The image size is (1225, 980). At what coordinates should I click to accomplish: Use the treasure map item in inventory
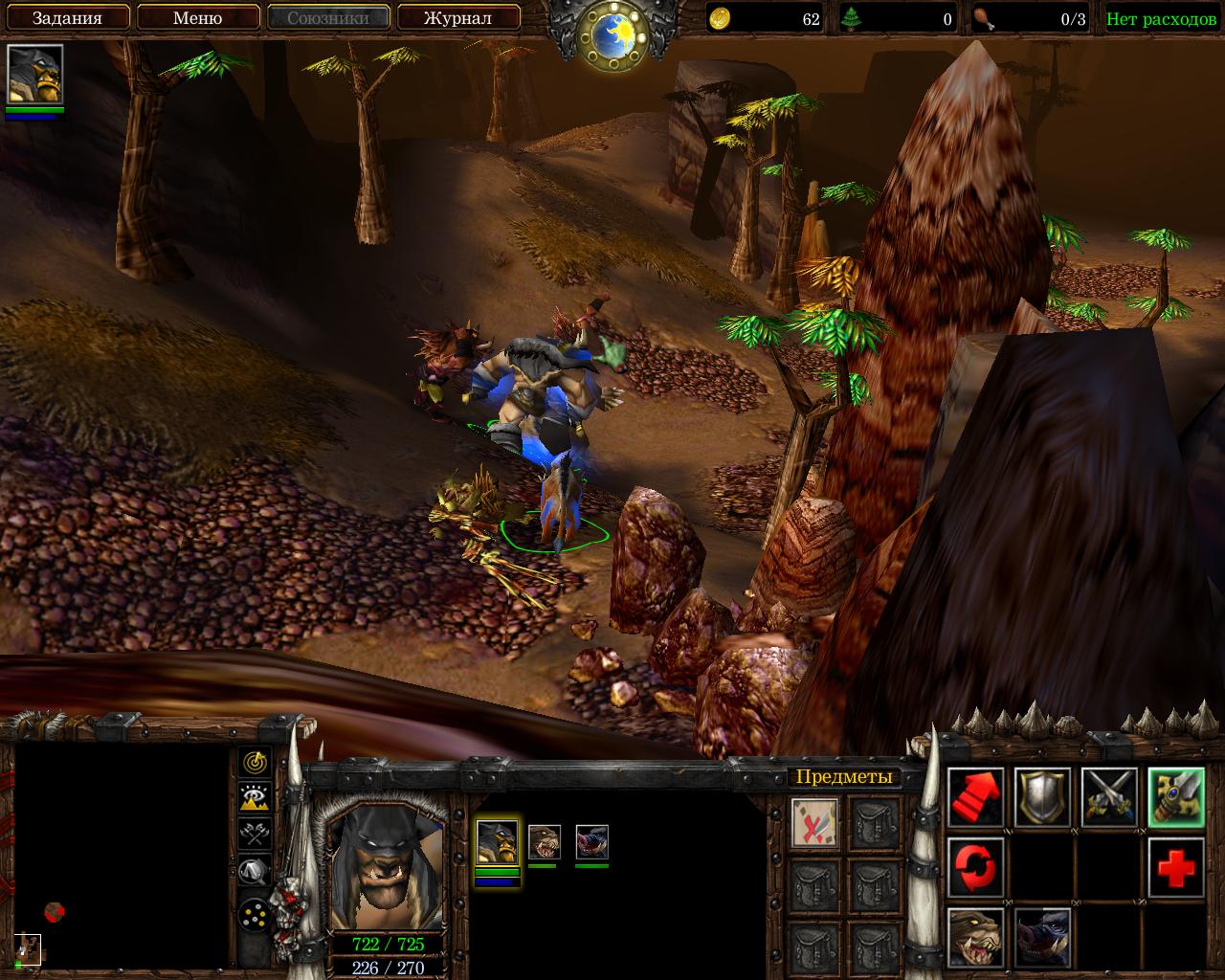[x=815, y=822]
